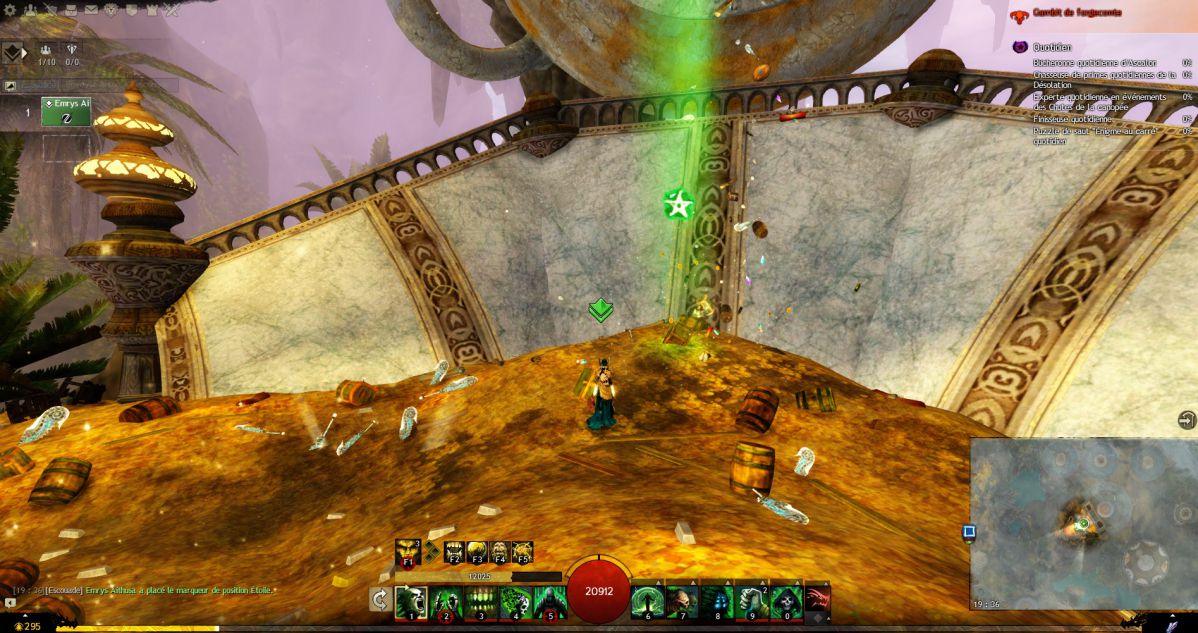
Task: Use weapon skill 1 screaming face
Action: click(411, 602)
